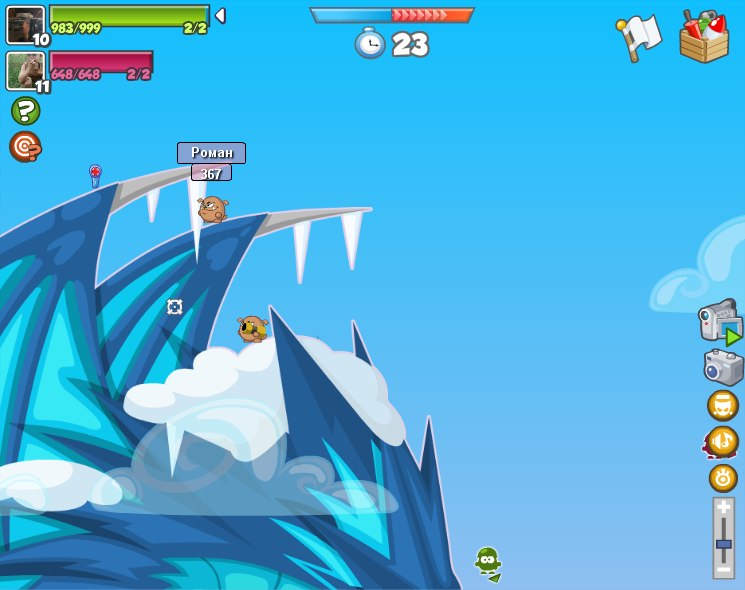Take a screenshot with the photo camera

pos(723,367)
